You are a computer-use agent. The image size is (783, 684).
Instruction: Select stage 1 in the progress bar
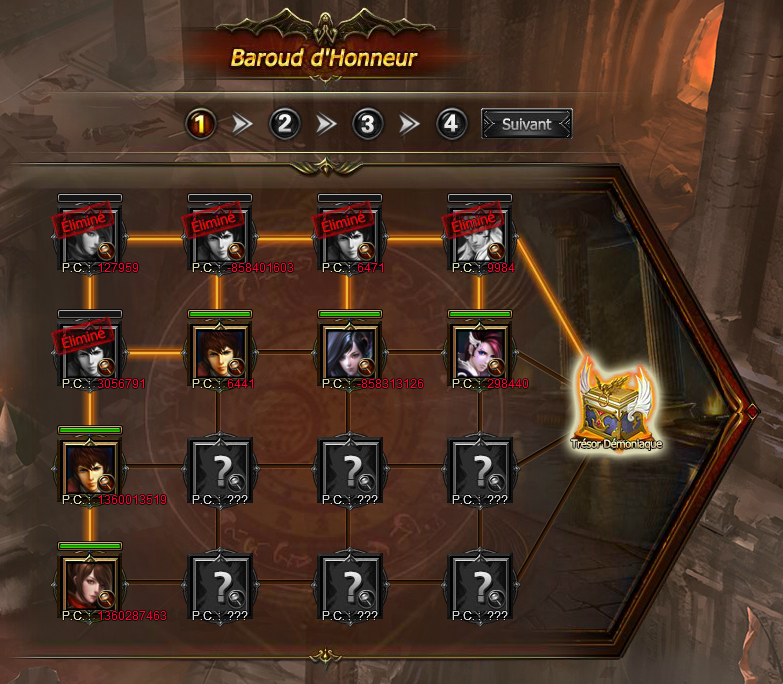coord(201,124)
